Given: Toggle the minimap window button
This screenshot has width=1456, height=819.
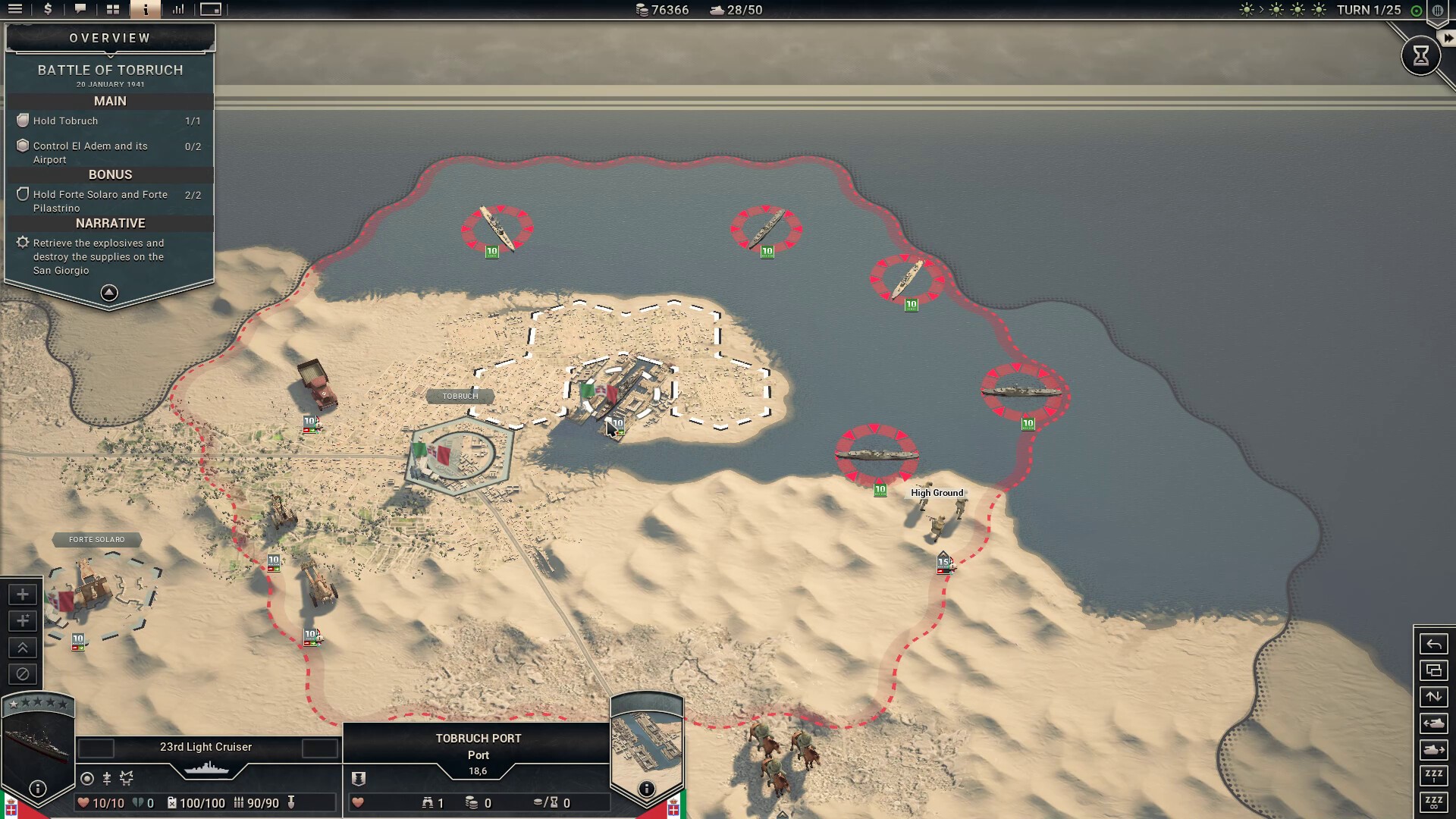Looking at the screenshot, I should point(211,10).
